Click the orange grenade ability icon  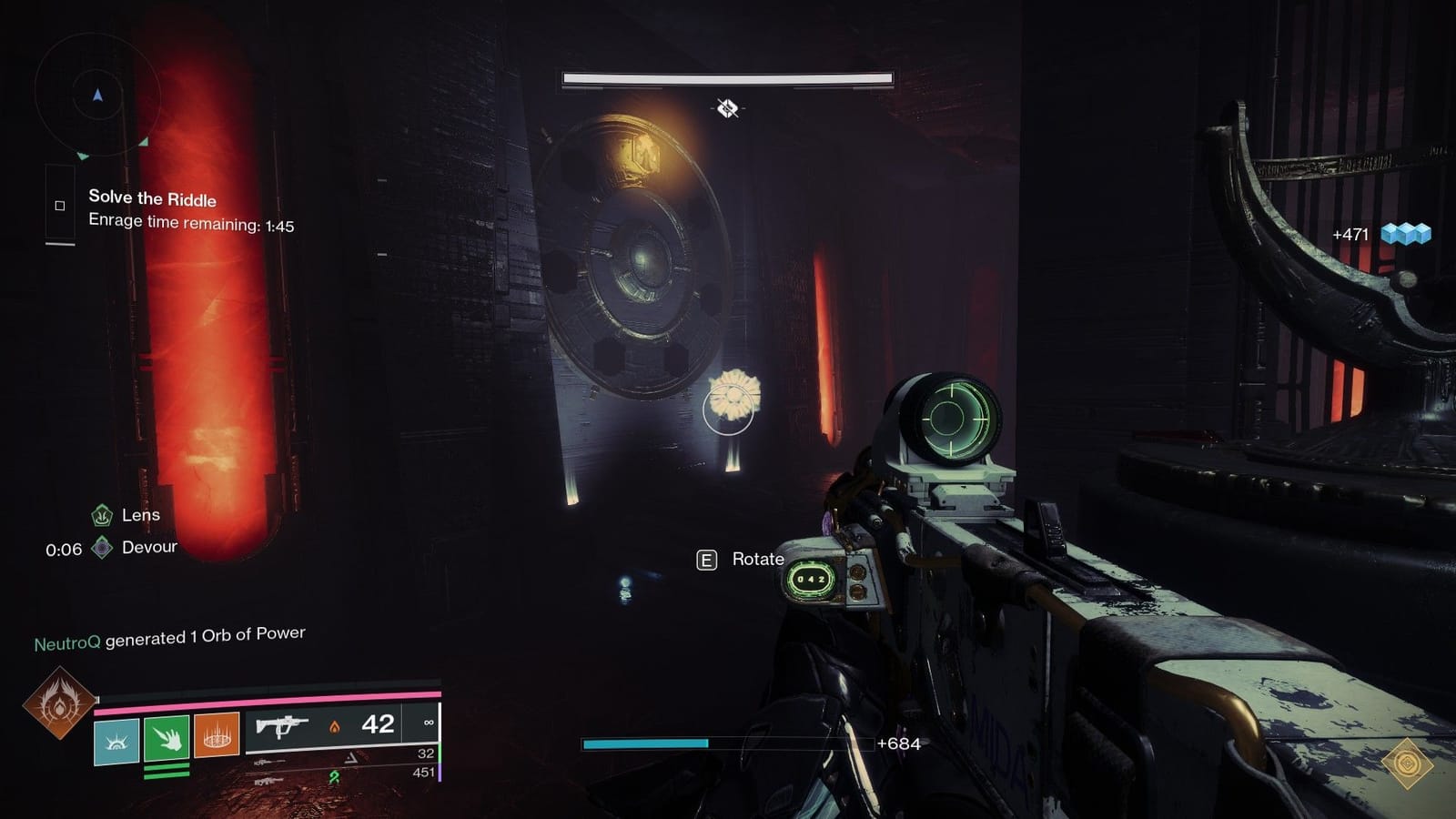216,740
